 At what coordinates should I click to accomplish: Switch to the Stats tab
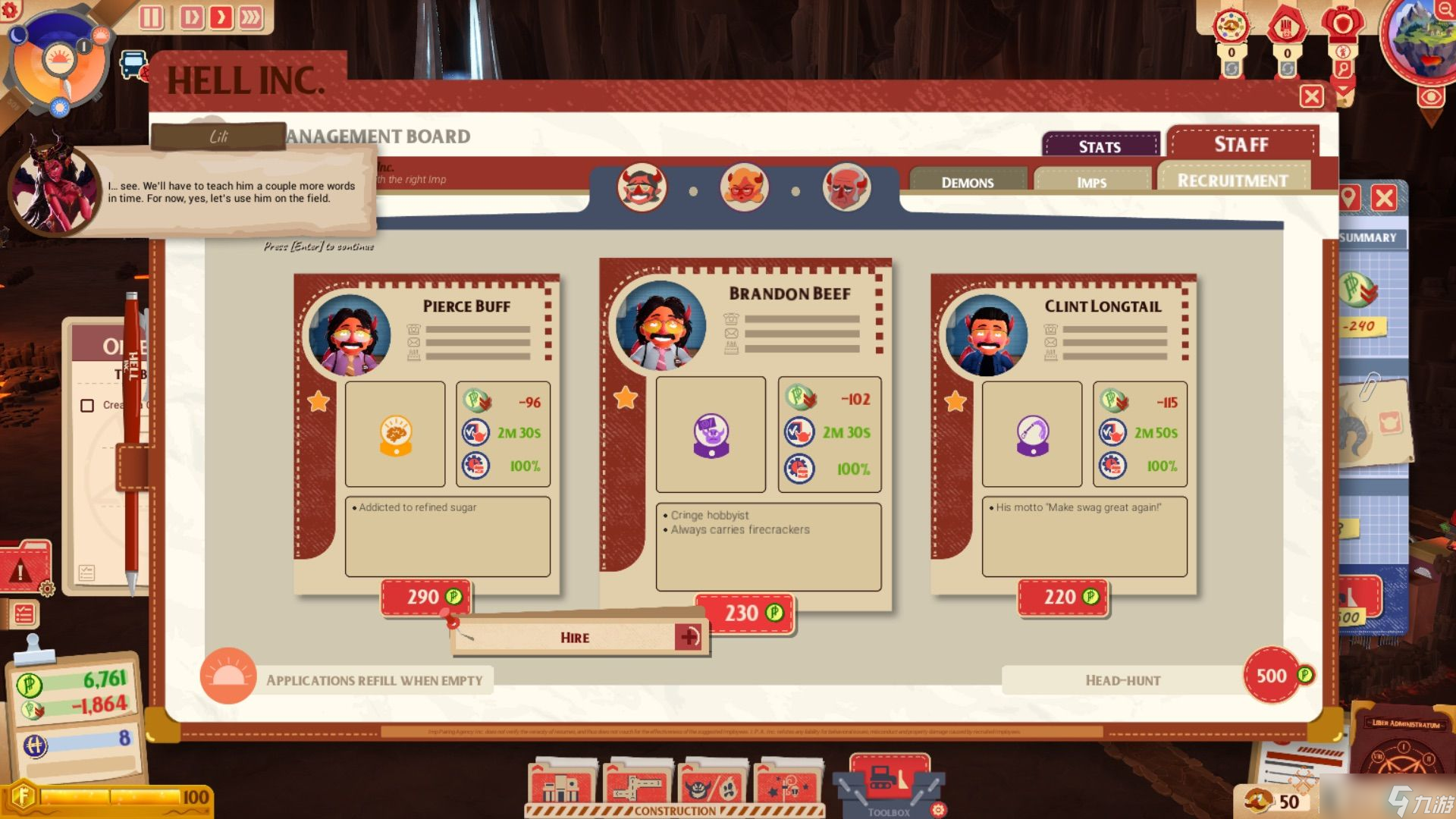1100,146
